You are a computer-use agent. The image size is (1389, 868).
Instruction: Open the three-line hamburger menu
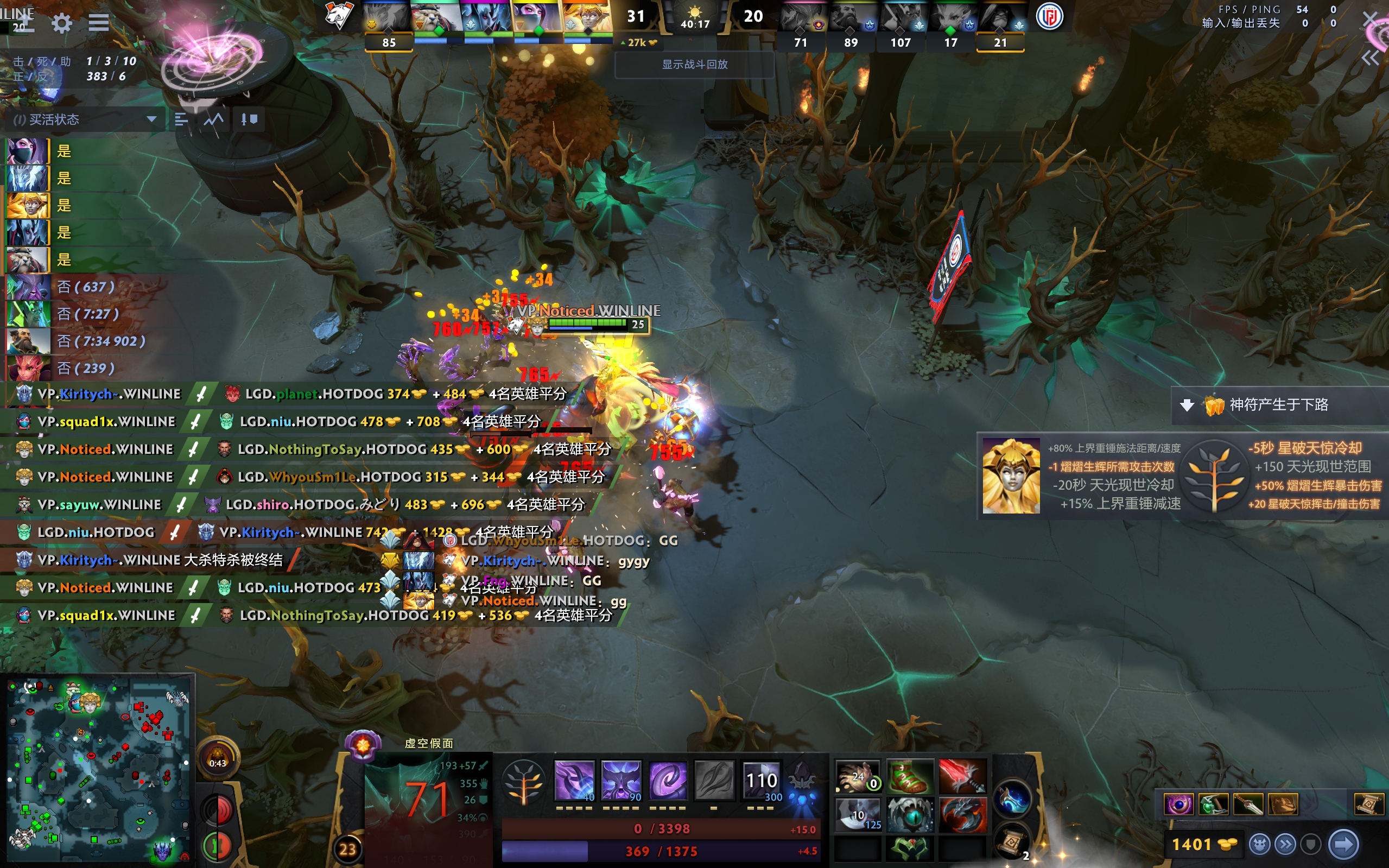98,23
